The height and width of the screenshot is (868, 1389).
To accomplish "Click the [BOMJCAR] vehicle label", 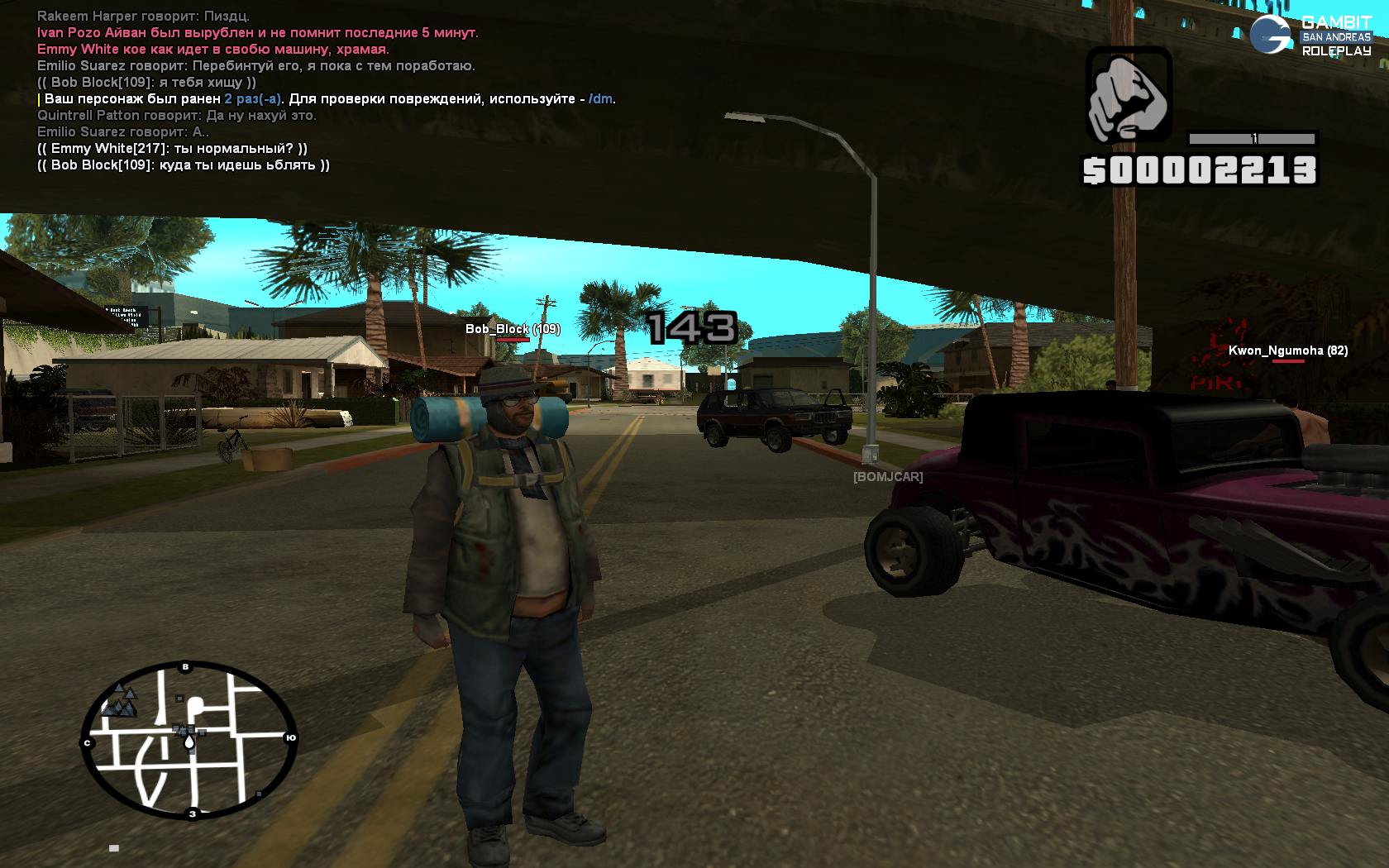I will (x=888, y=477).
